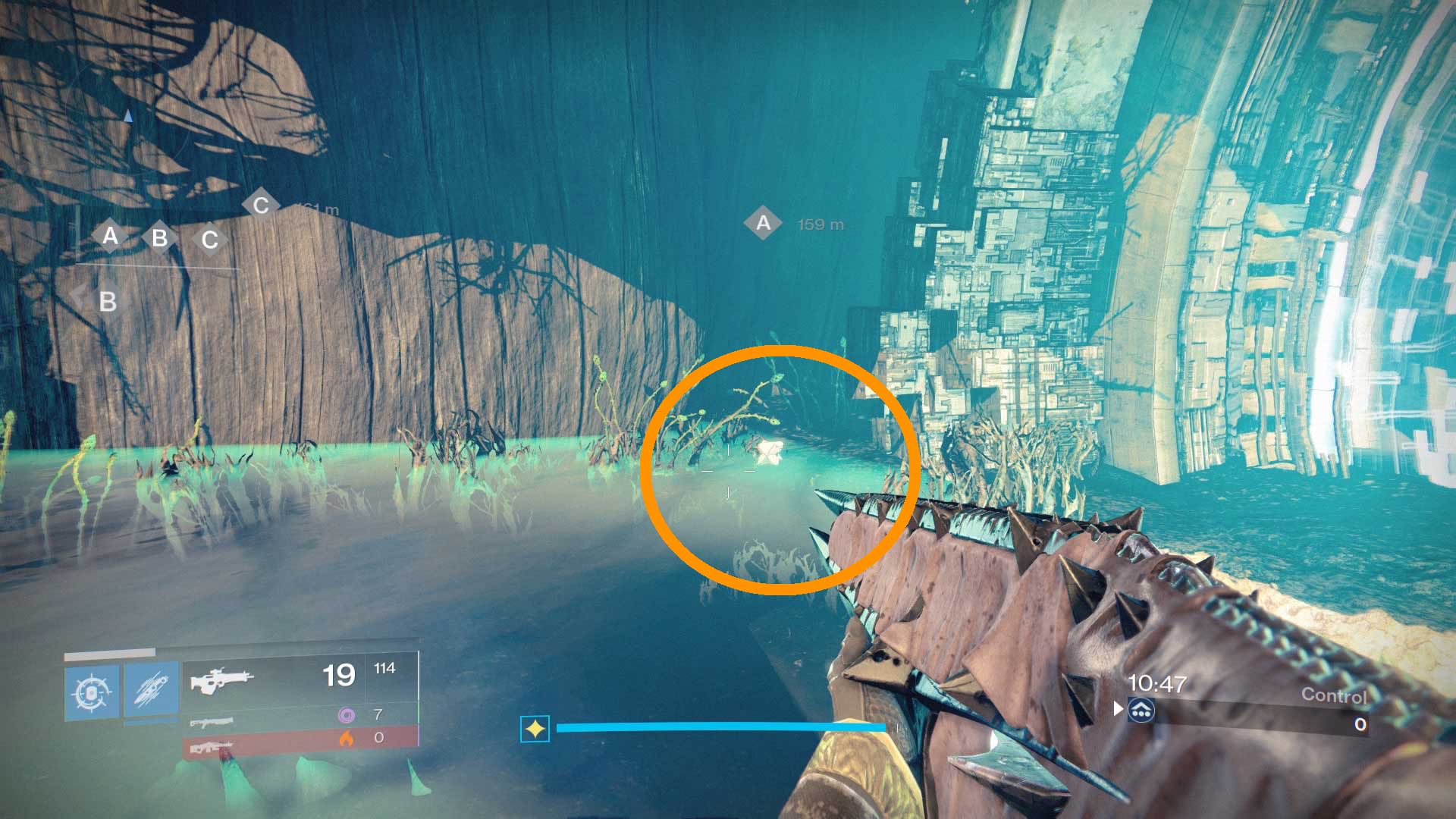Viewport: 1456px width, 819px height.
Task: Click the diamond marker labeled C in the distance
Action: pyautogui.click(x=261, y=203)
